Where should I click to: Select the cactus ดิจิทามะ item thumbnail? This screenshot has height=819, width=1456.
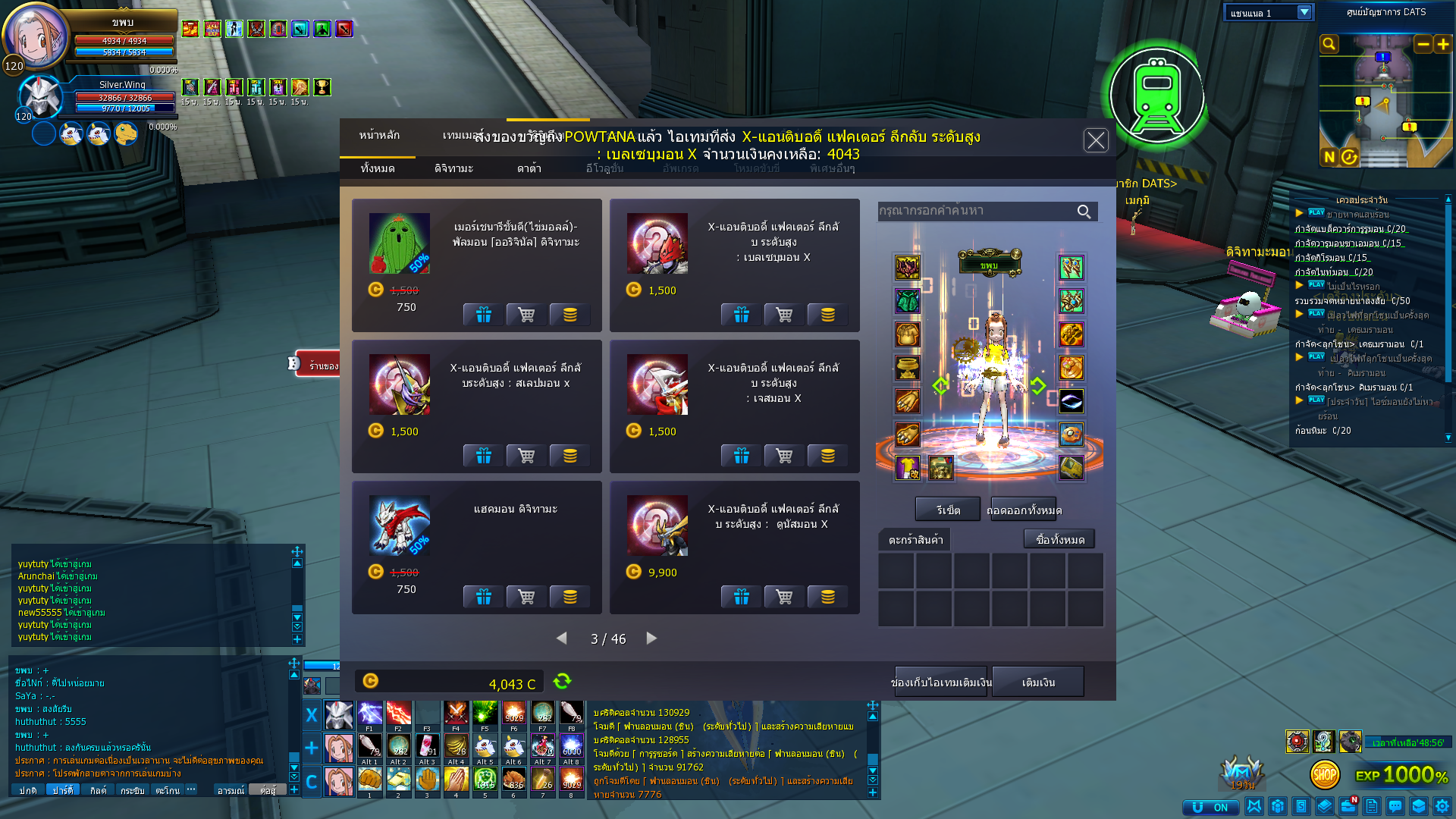(x=399, y=243)
